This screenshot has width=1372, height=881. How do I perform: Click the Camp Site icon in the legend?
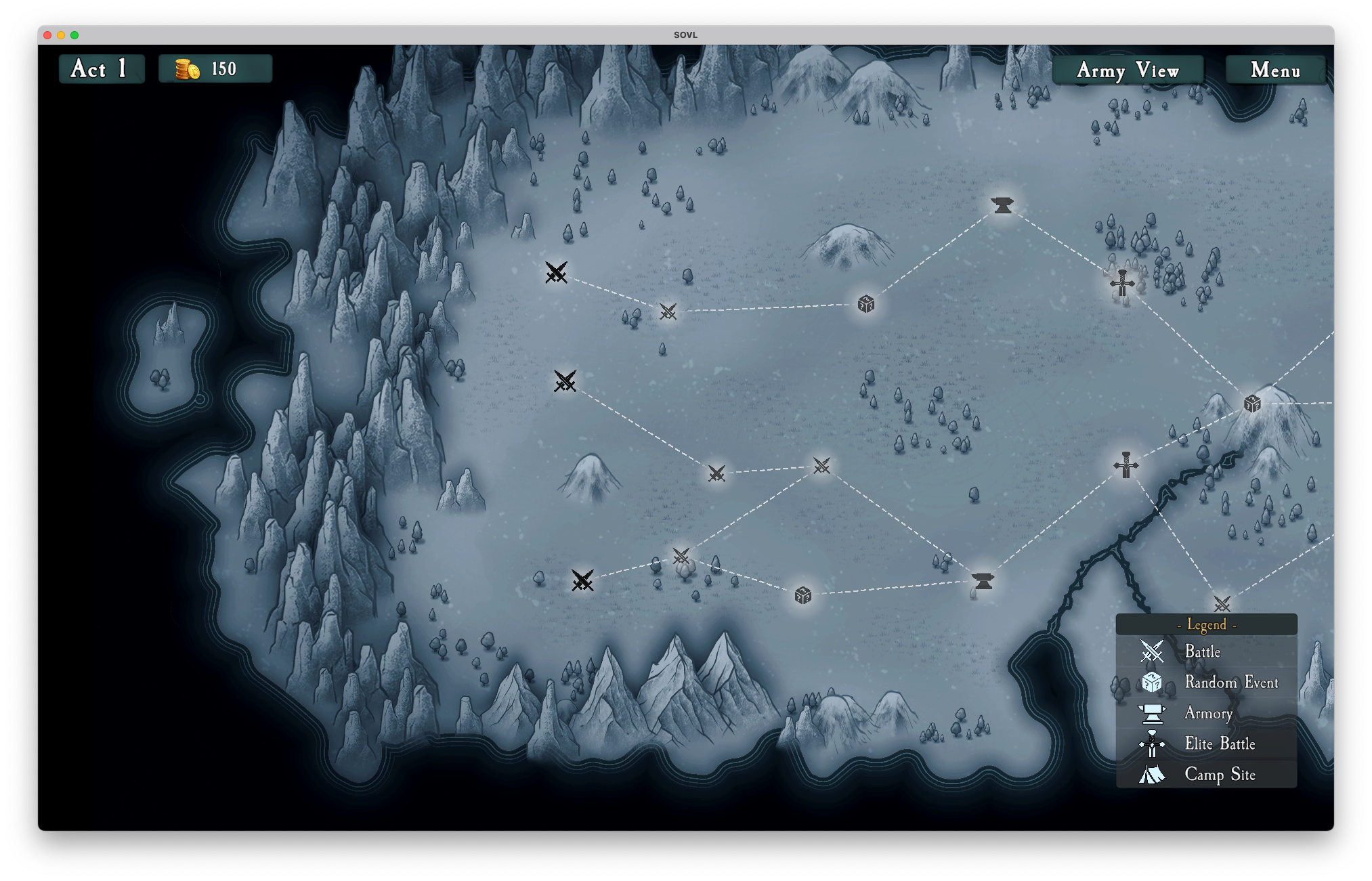pos(1151,773)
